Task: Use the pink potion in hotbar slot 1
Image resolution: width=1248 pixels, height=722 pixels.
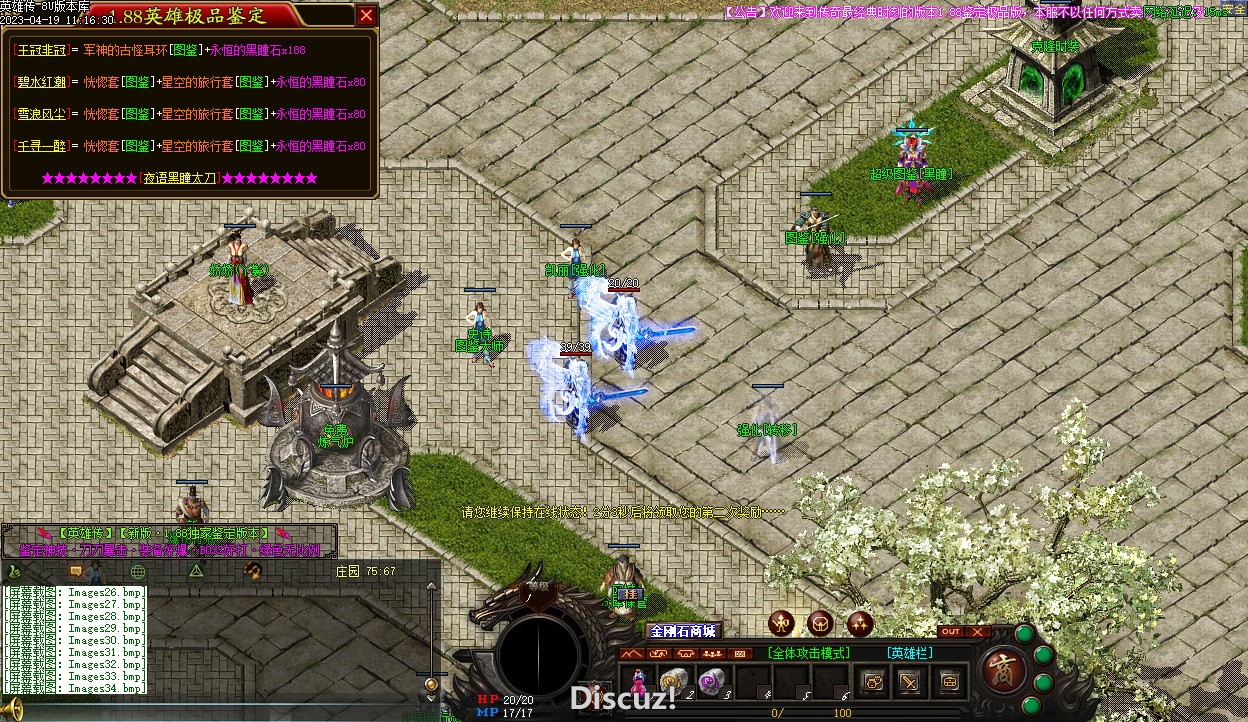Action: click(638, 681)
